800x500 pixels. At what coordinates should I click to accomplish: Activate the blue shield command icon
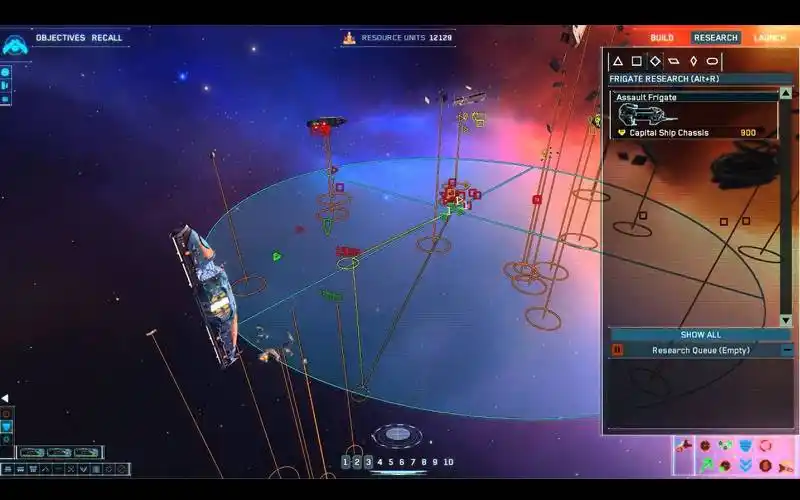[745, 446]
